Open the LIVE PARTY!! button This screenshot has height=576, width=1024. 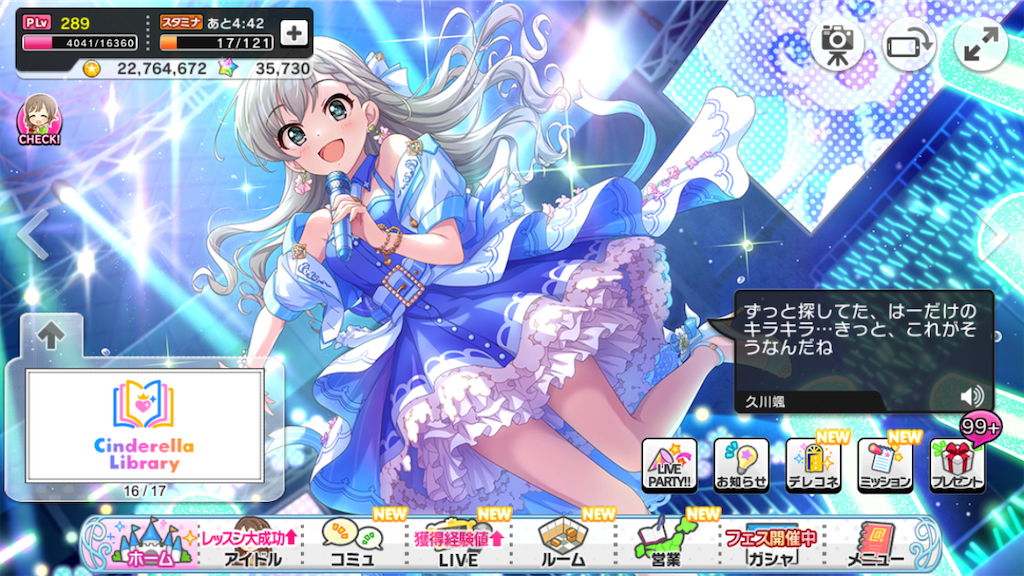pyautogui.click(x=669, y=465)
